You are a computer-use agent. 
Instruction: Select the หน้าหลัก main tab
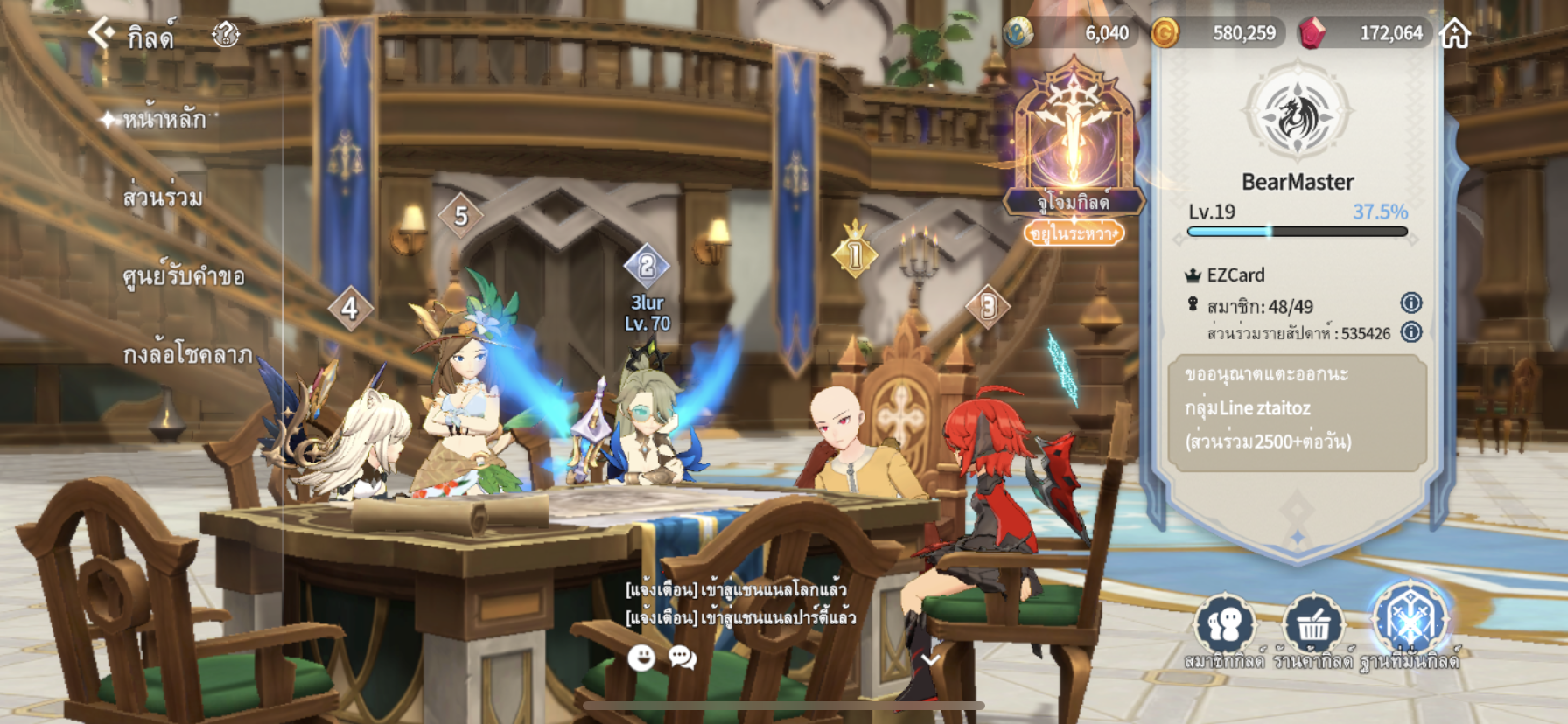click(164, 119)
